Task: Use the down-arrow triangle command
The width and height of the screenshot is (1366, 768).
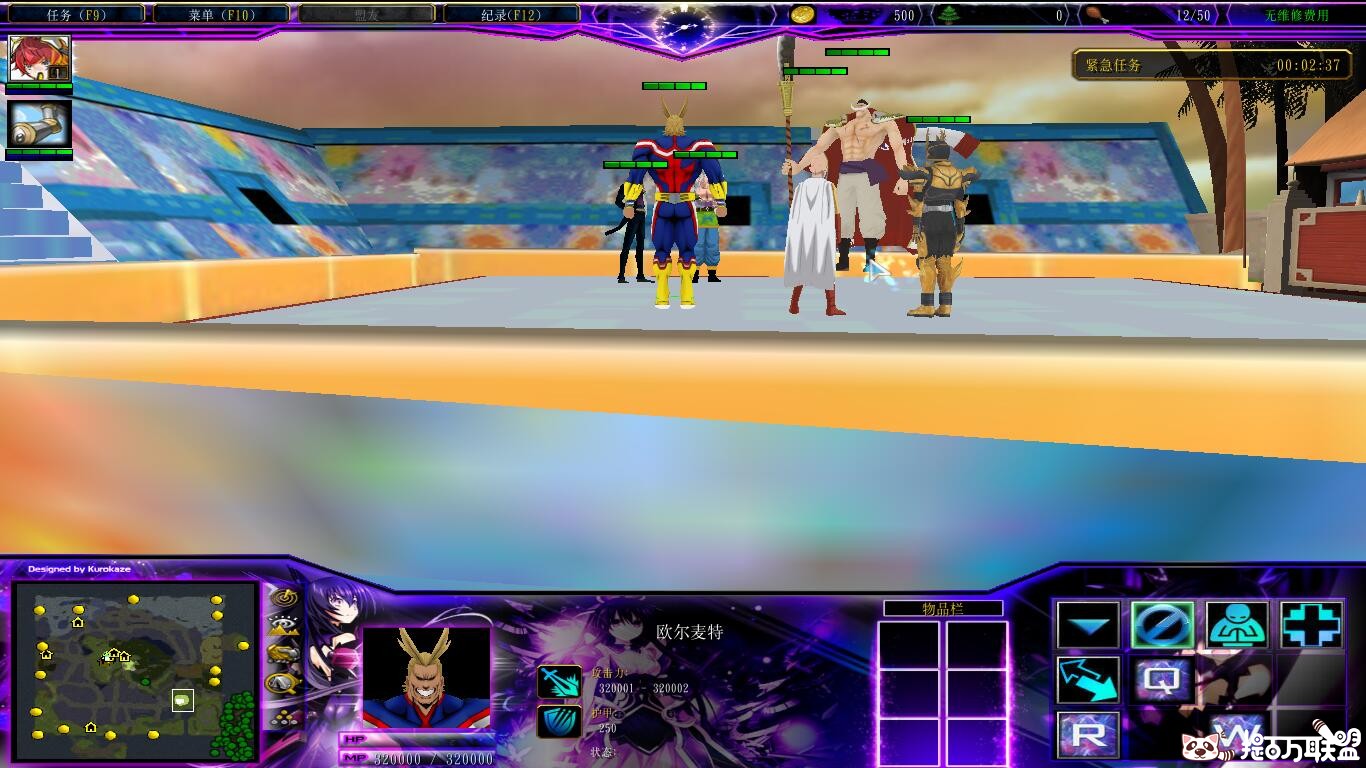Action: [1088, 627]
